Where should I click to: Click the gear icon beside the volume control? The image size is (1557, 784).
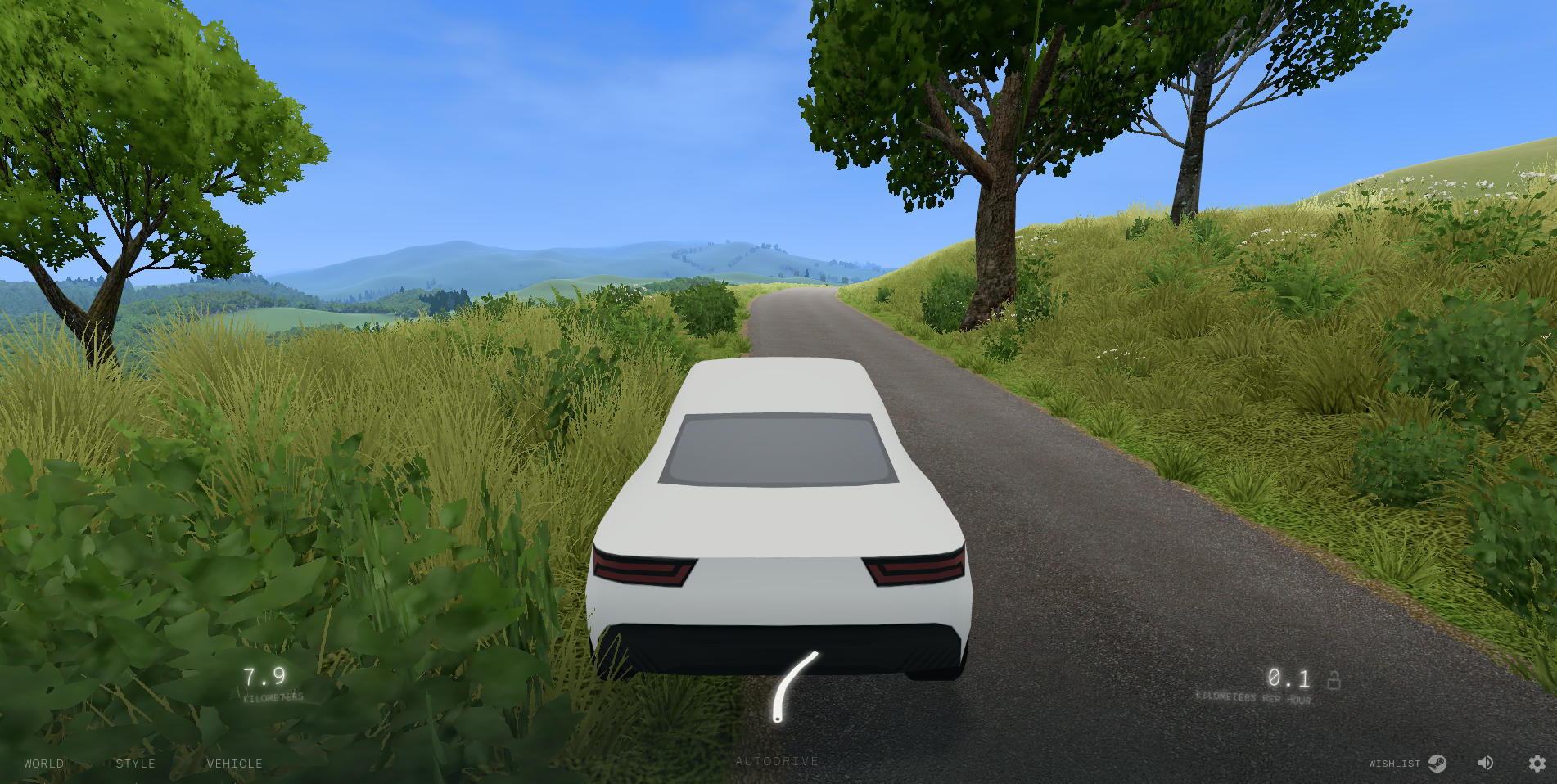click(x=1538, y=763)
